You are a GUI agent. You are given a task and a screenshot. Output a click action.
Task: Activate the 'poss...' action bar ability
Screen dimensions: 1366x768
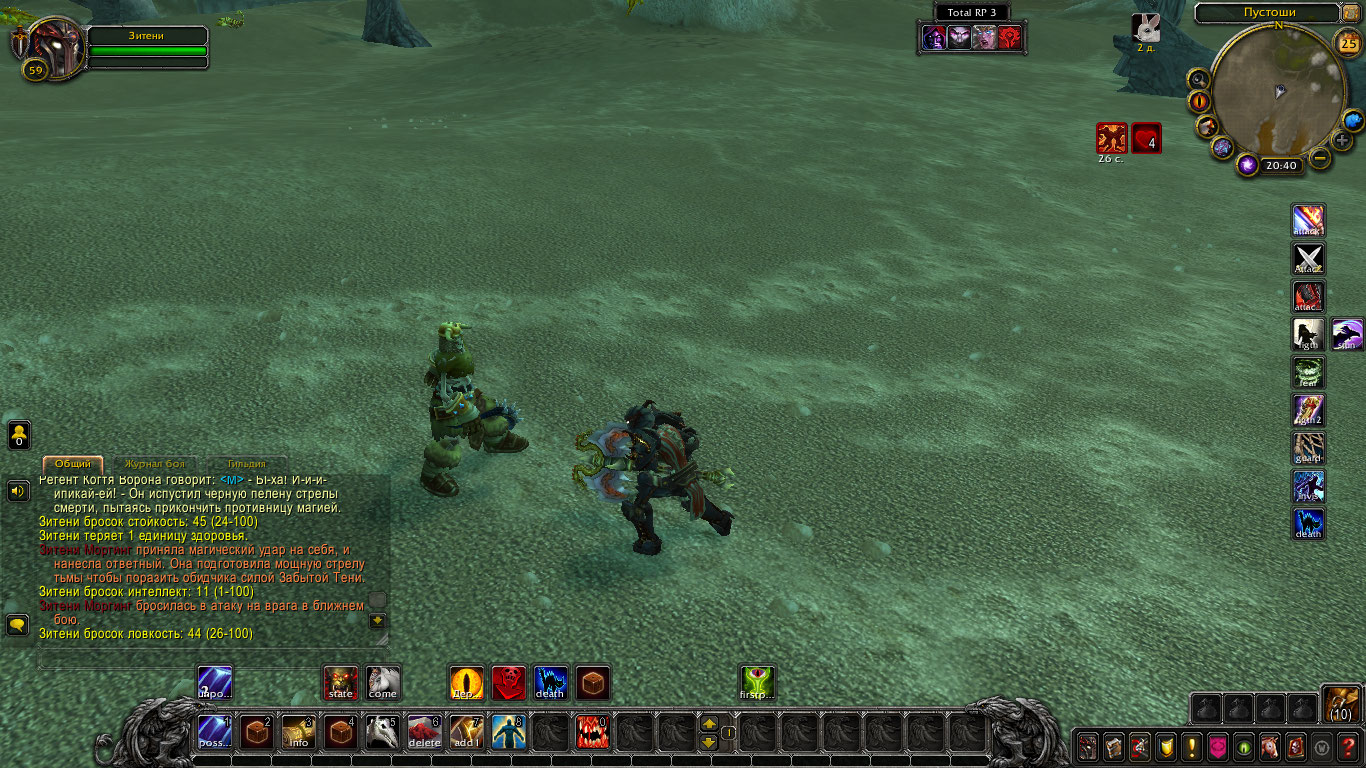215,732
